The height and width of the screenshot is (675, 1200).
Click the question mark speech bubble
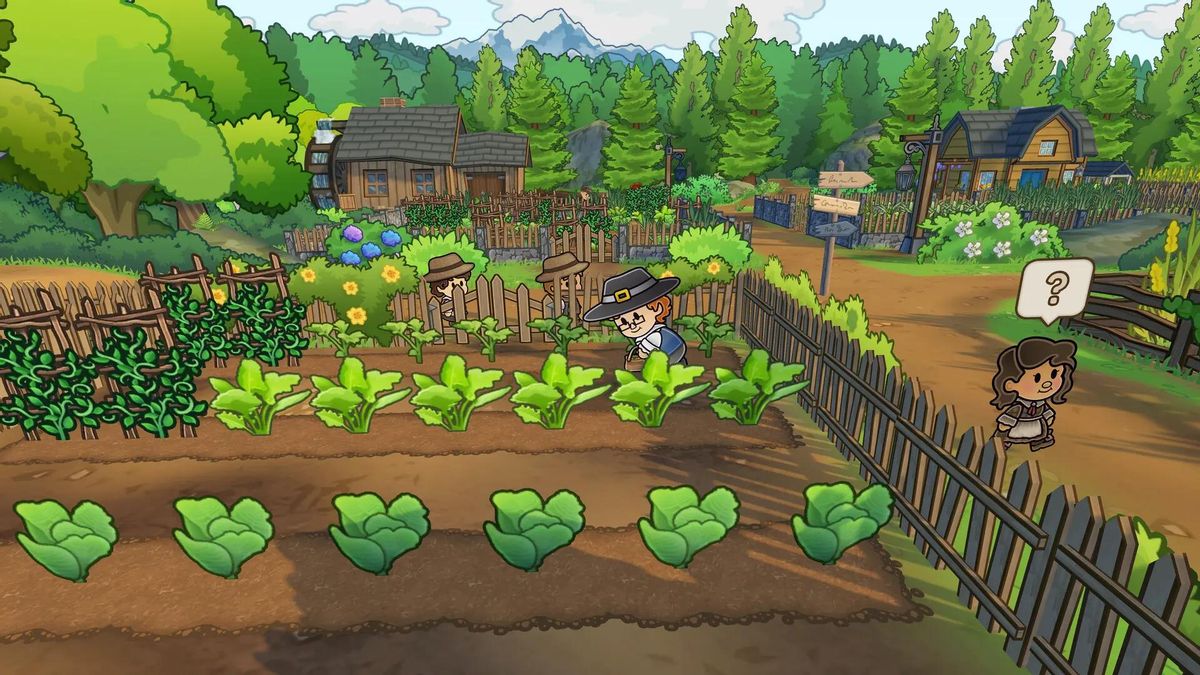tap(1054, 289)
